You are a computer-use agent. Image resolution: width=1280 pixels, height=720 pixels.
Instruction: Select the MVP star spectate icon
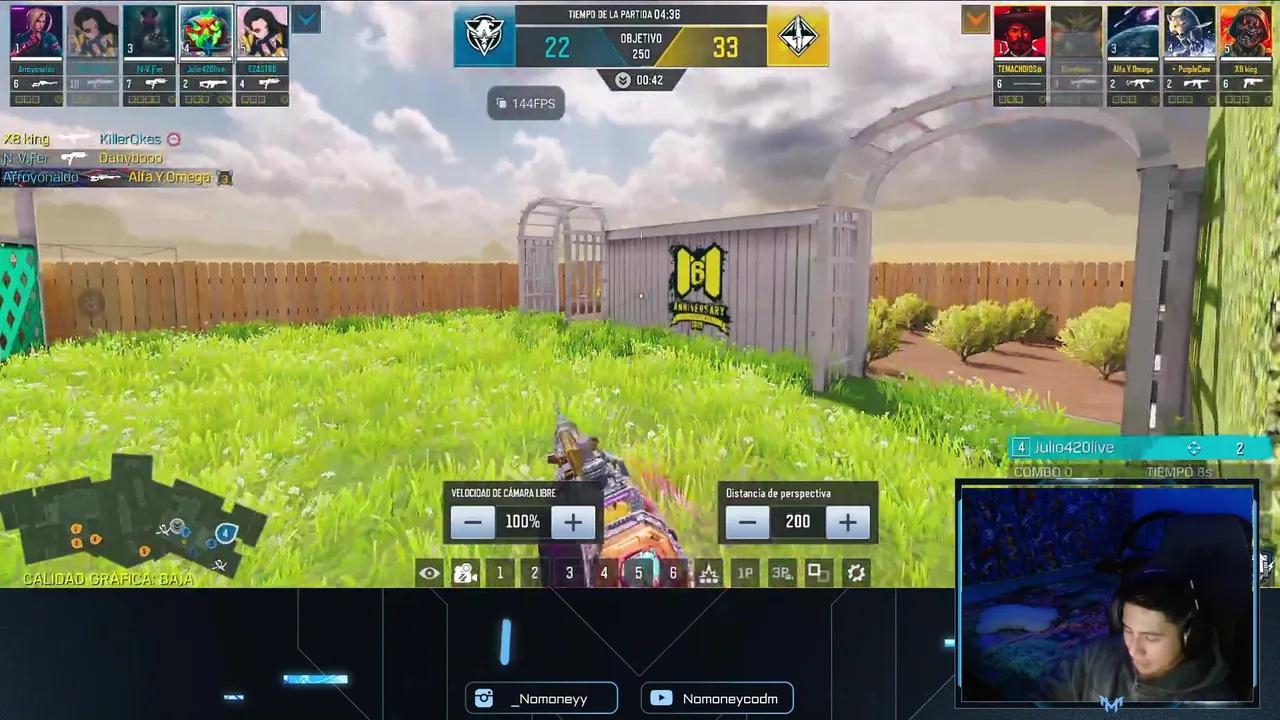tap(709, 572)
